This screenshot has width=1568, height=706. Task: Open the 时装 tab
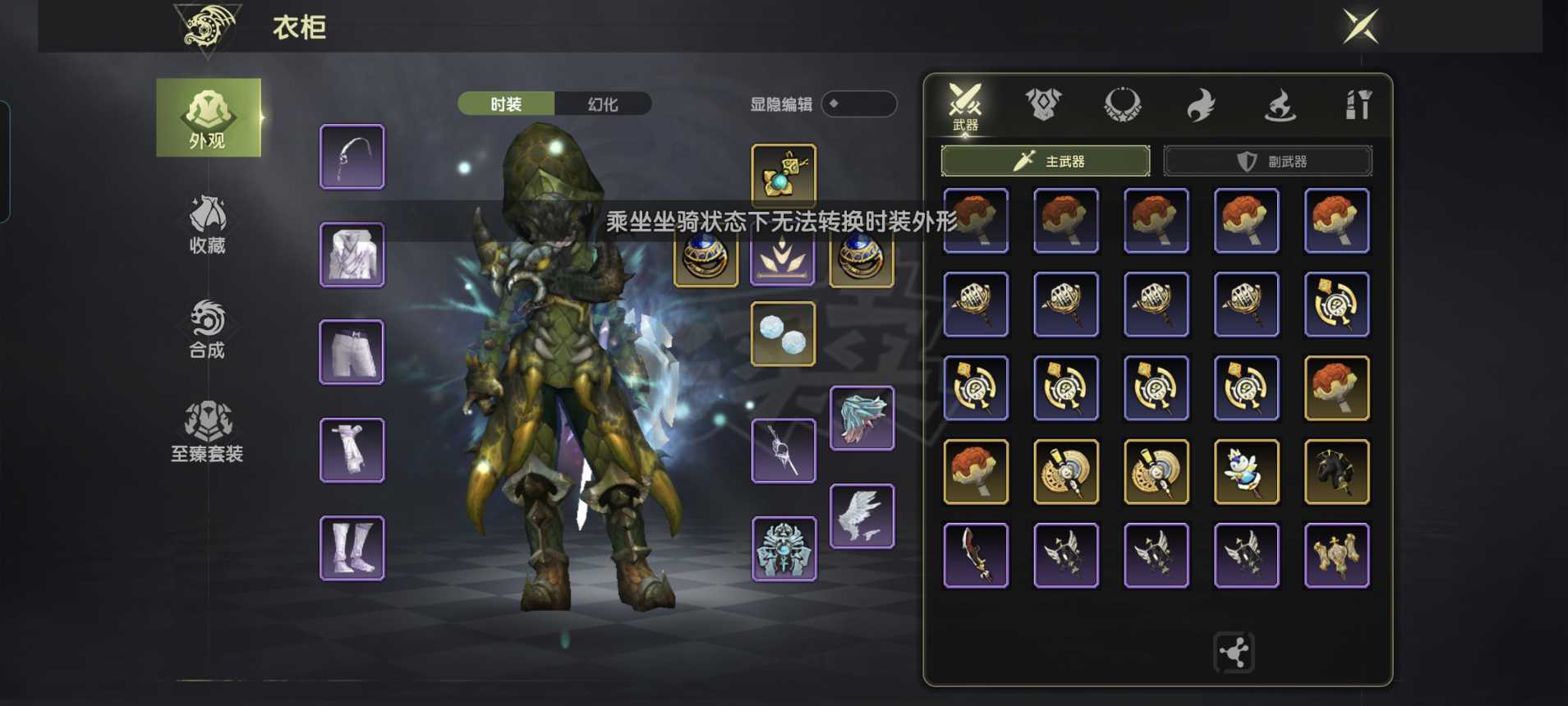tap(505, 104)
